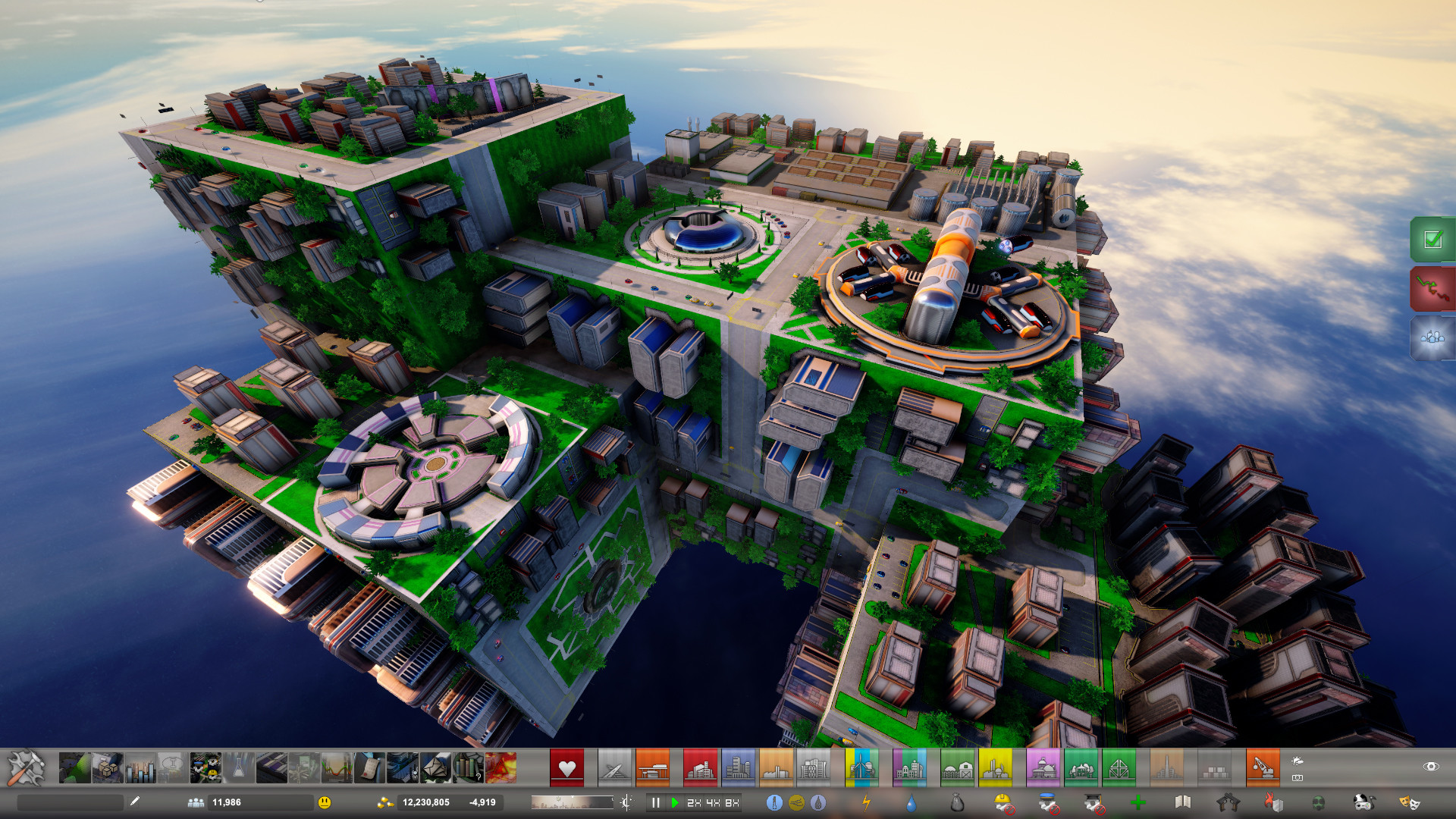1456x819 pixels.
Task: Select the green farm zone tool
Action: (x=958, y=767)
